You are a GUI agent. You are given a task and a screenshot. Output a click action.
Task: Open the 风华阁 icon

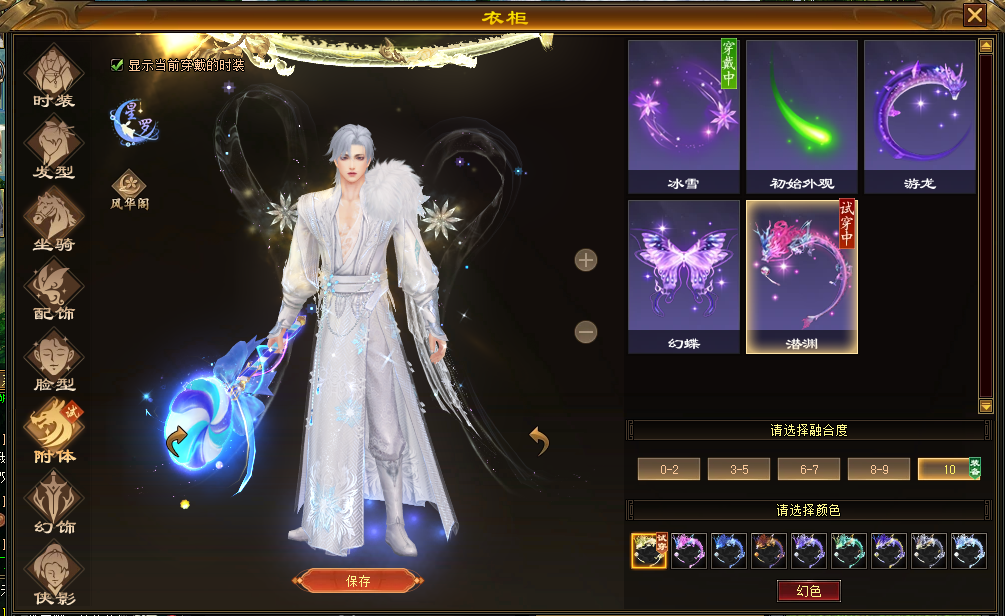[129, 188]
